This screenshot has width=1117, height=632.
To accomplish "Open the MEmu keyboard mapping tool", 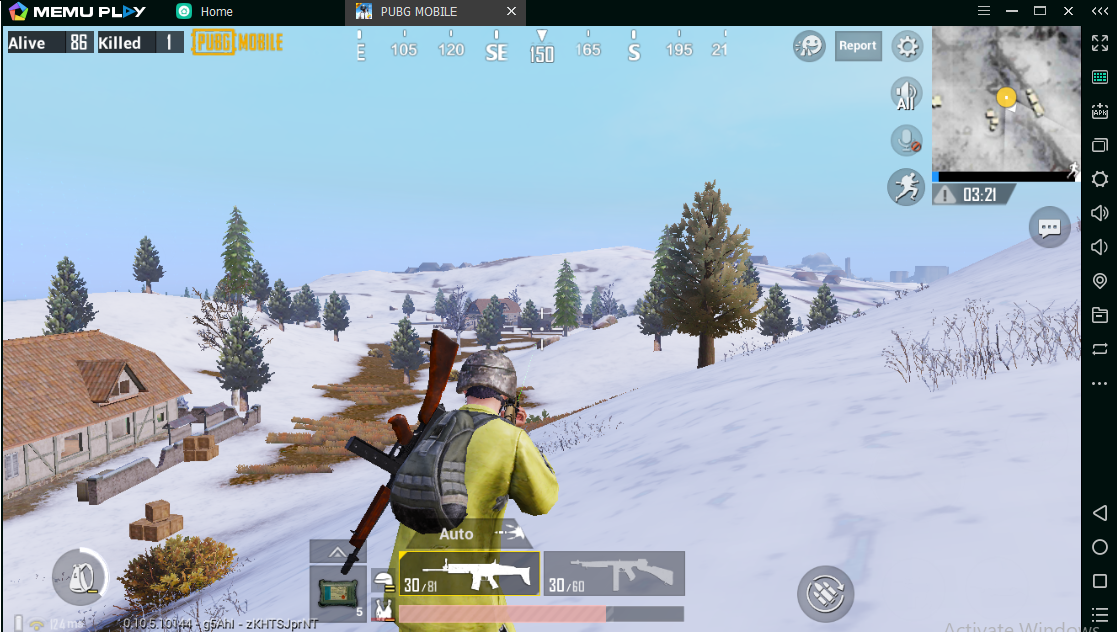I will tap(1100, 77).
